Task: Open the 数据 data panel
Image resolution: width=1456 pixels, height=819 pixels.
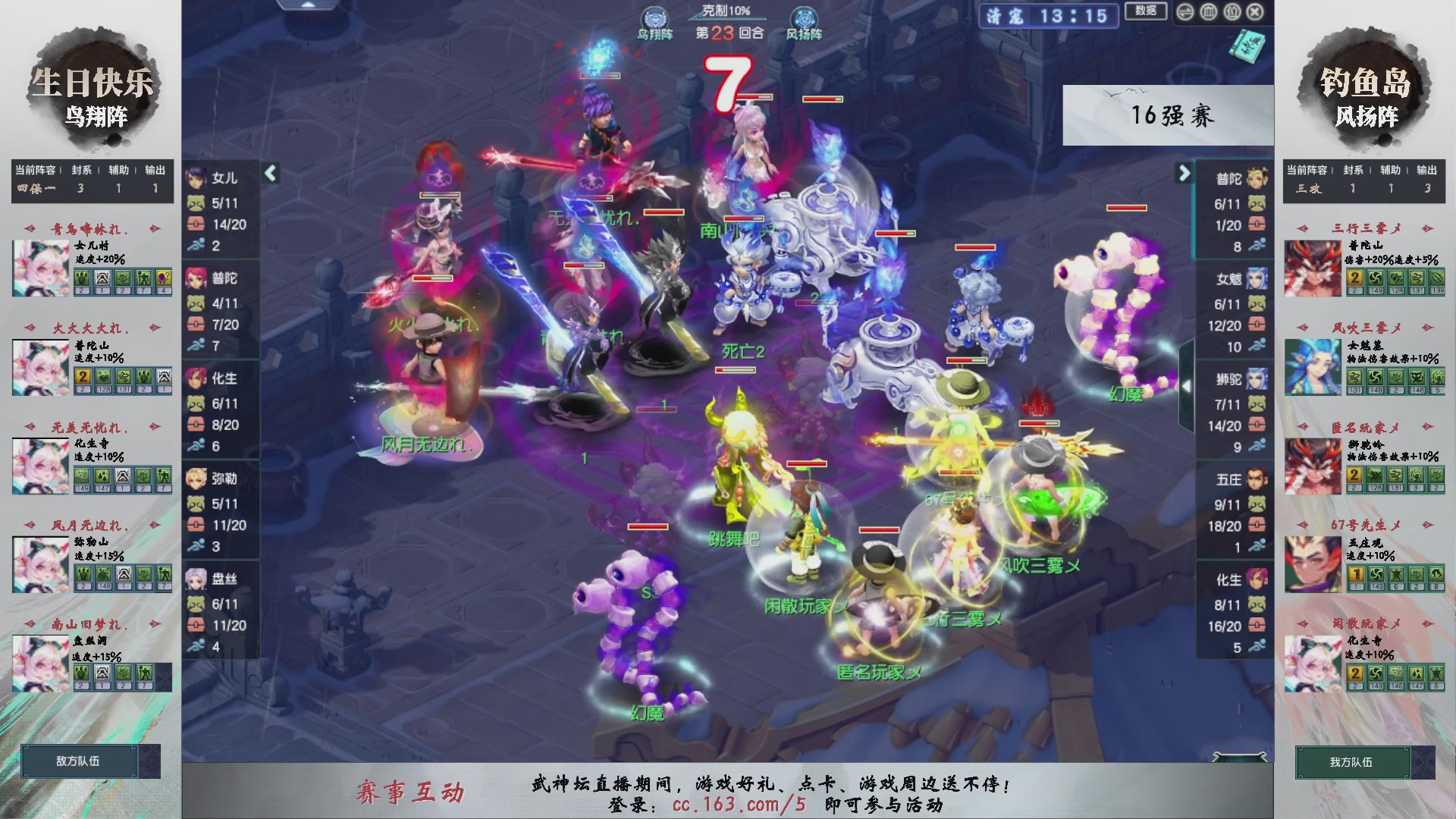Action: [1147, 11]
